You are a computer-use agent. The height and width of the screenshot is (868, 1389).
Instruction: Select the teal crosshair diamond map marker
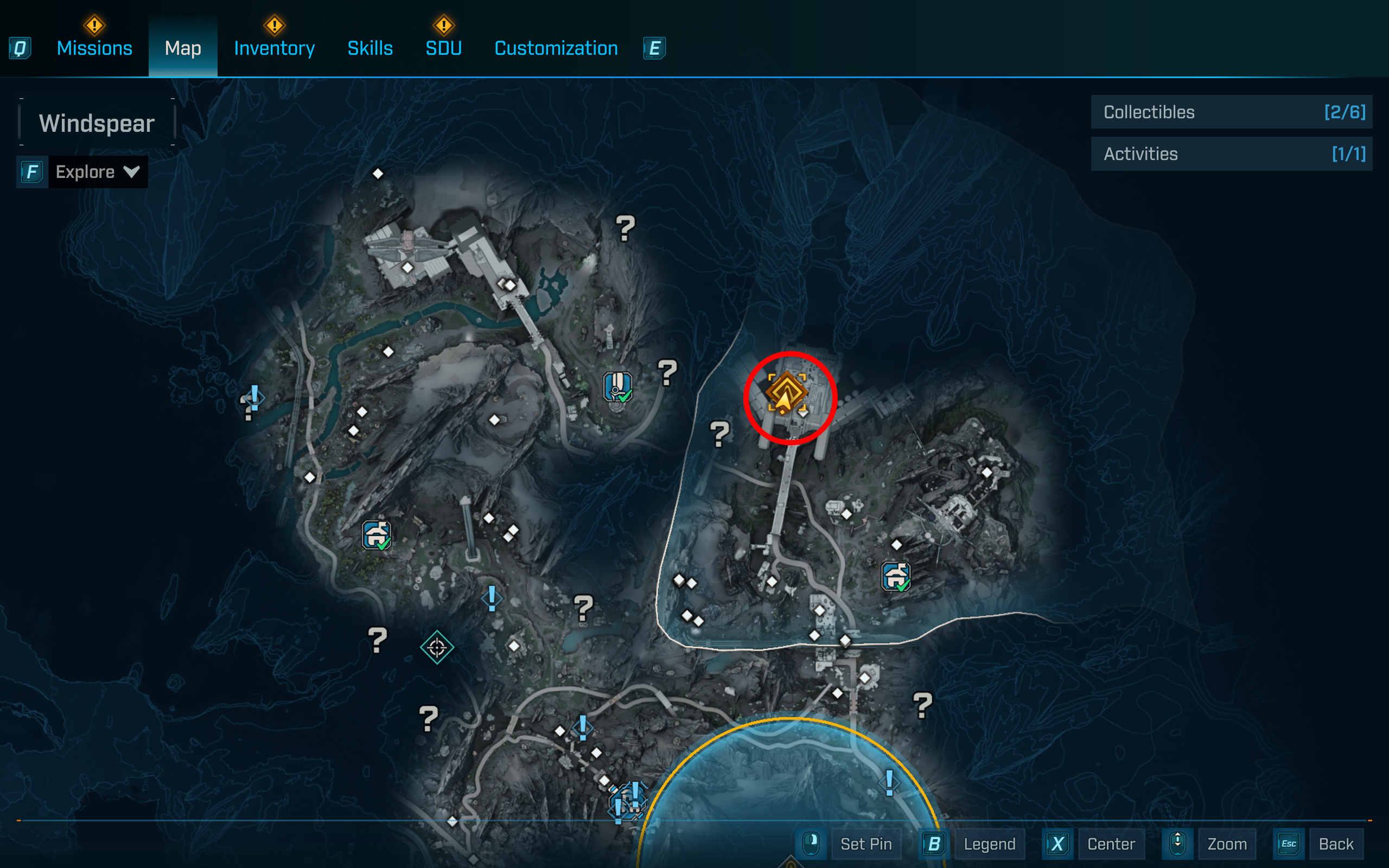pos(437,648)
